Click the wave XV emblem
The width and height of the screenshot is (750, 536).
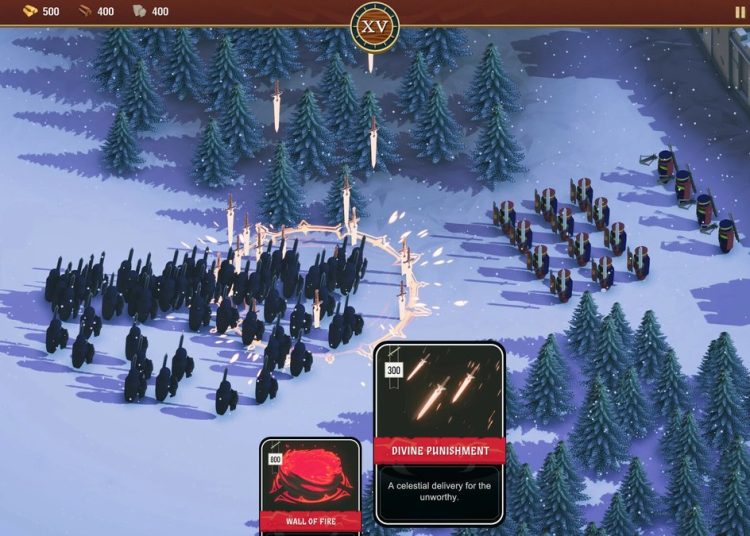coord(375,26)
